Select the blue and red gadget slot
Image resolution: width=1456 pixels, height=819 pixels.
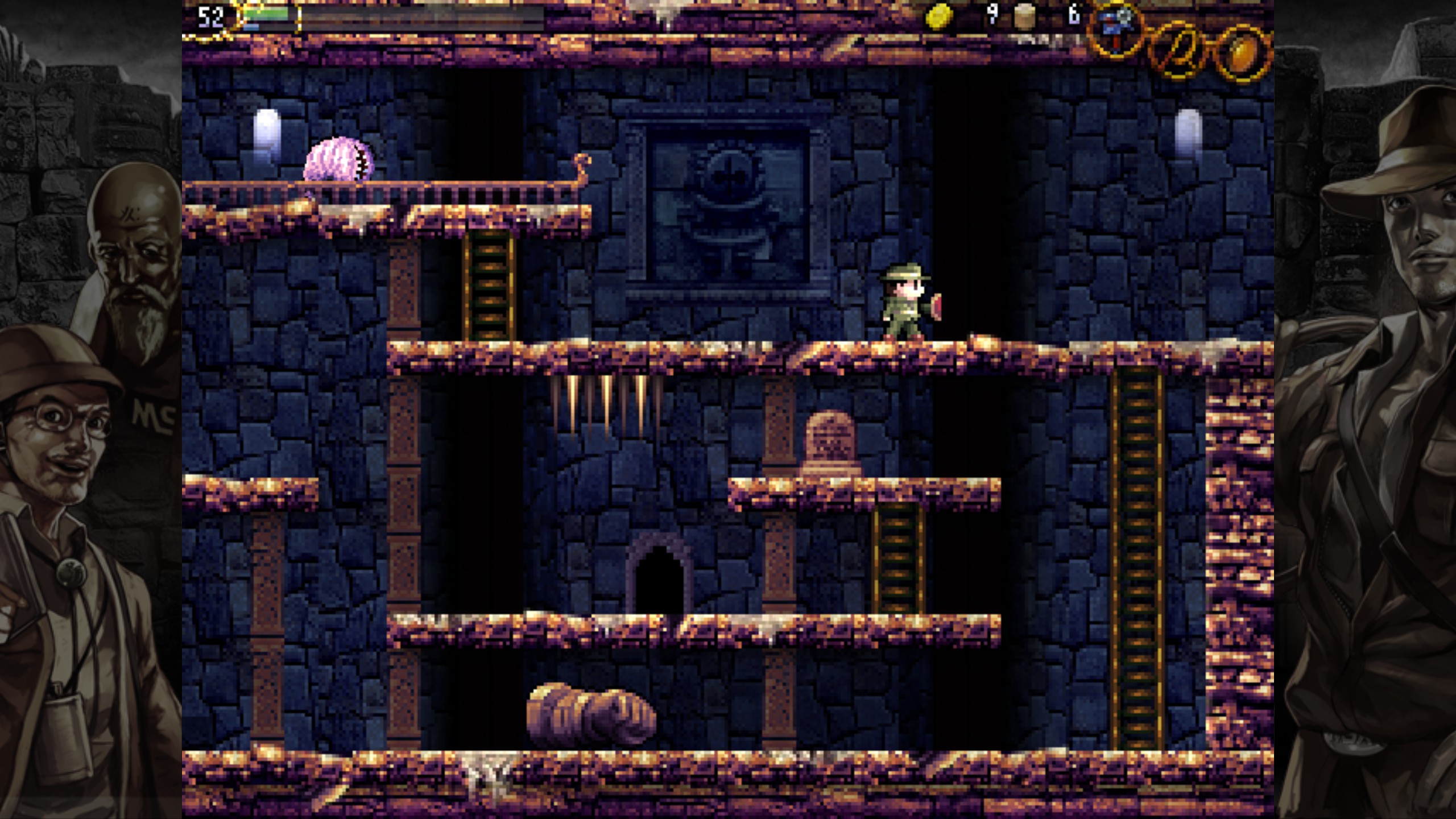point(1117,30)
